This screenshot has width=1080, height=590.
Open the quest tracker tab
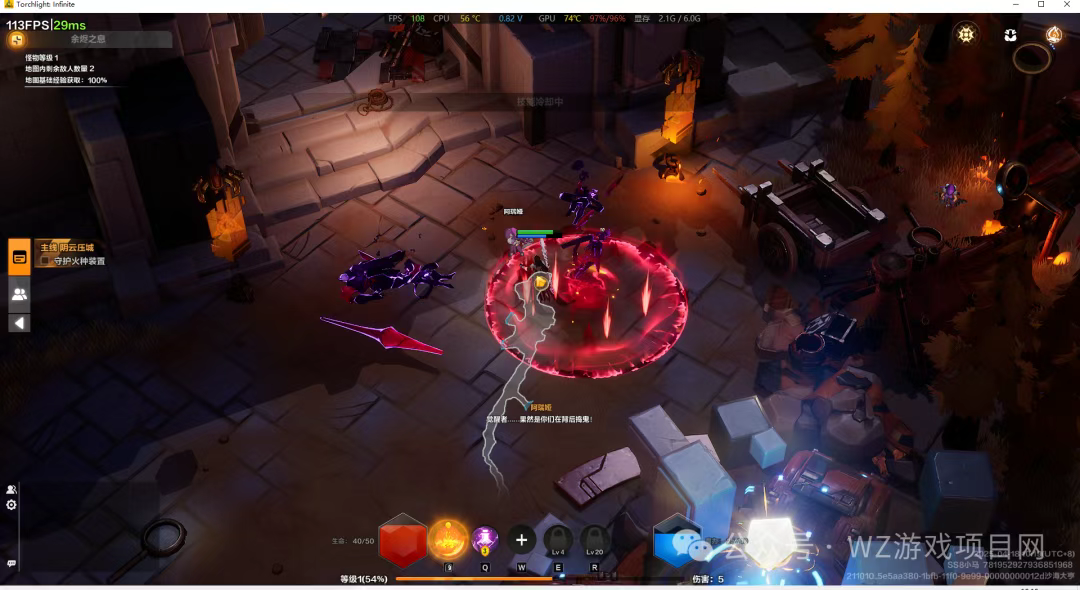point(19,256)
